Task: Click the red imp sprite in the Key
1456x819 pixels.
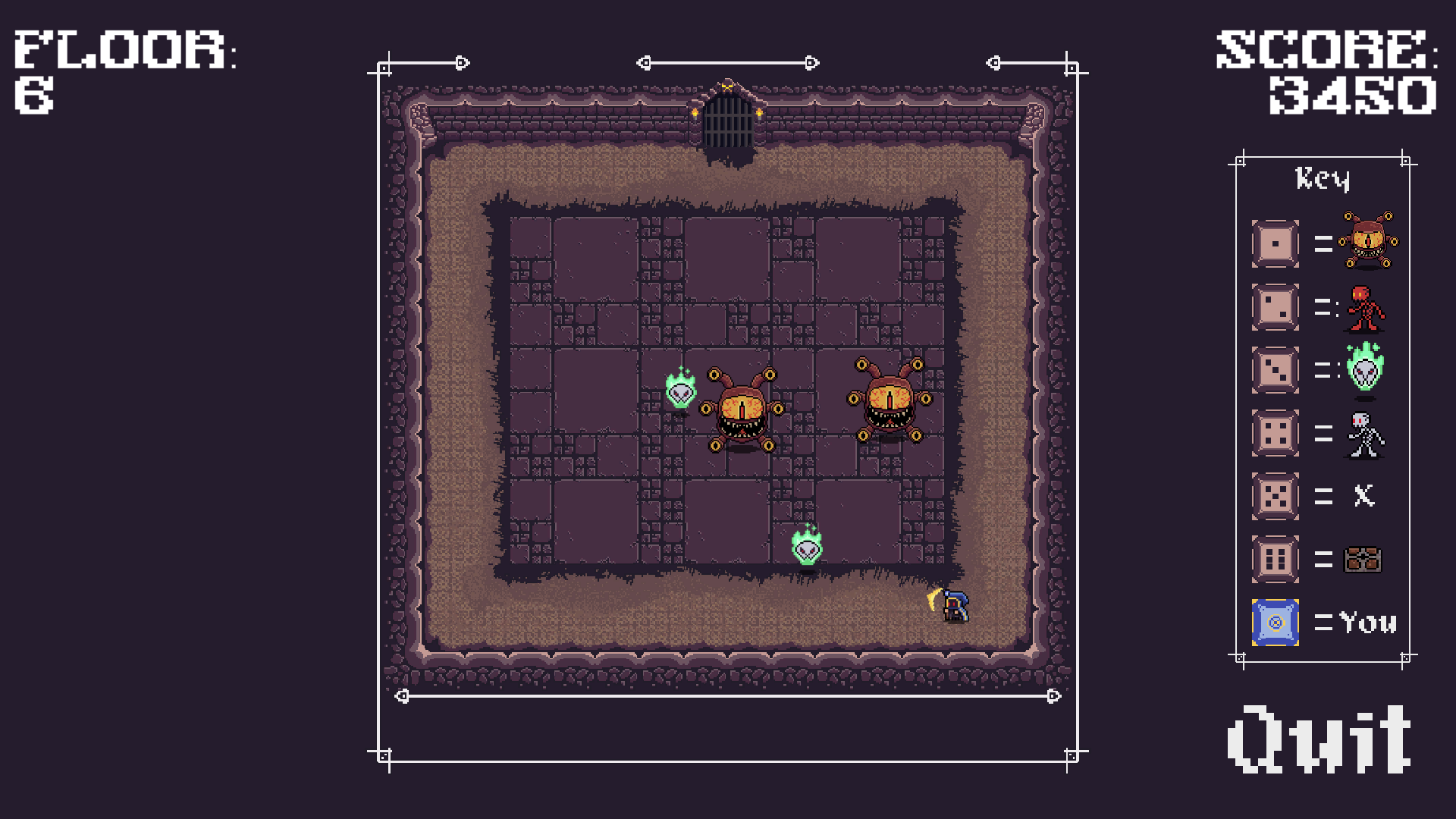Action: (x=1365, y=306)
